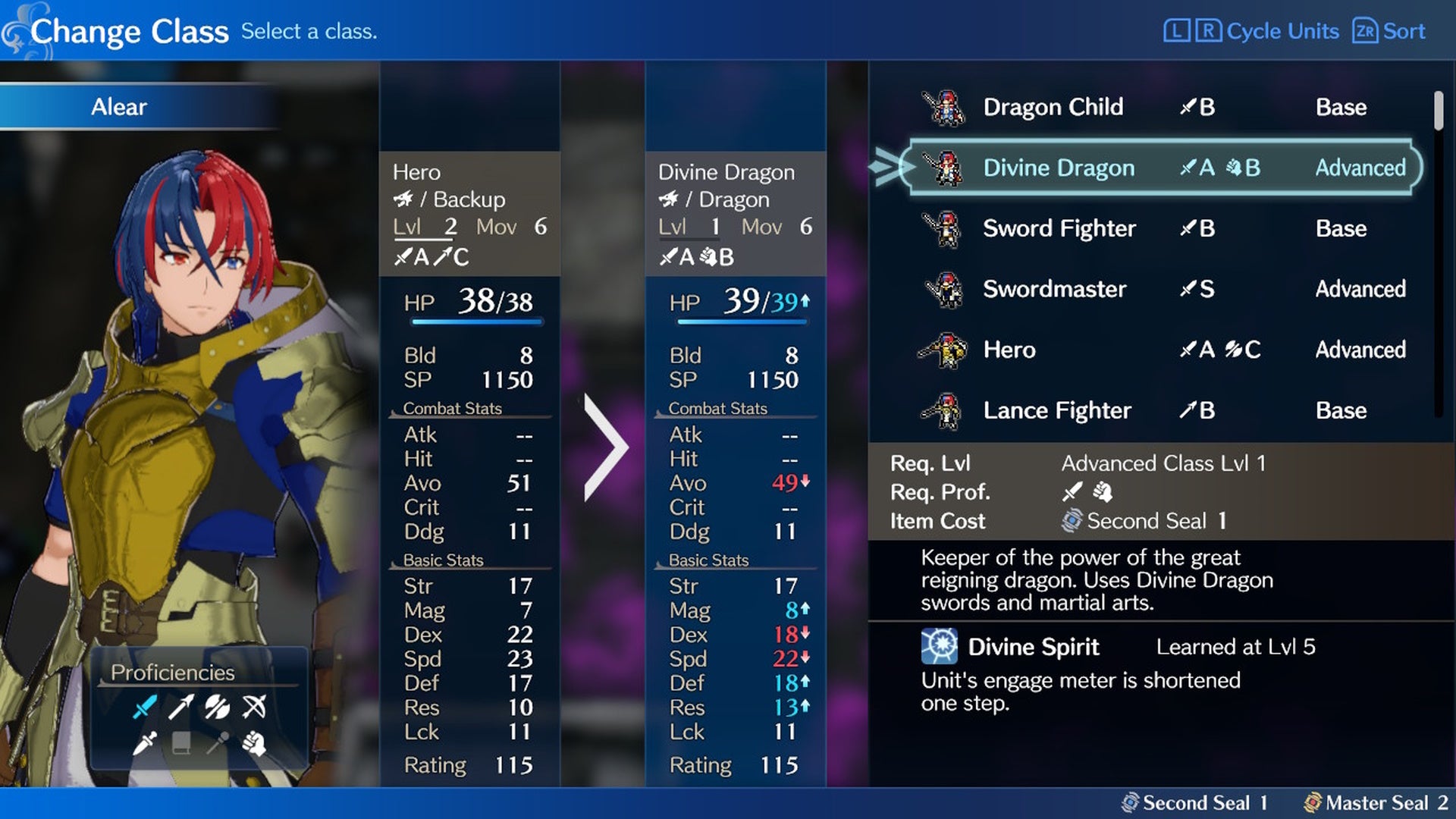Select the Dragon Child class entry
This screenshot has height=819, width=1456.
pyautogui.click(x=1054, y=107)
